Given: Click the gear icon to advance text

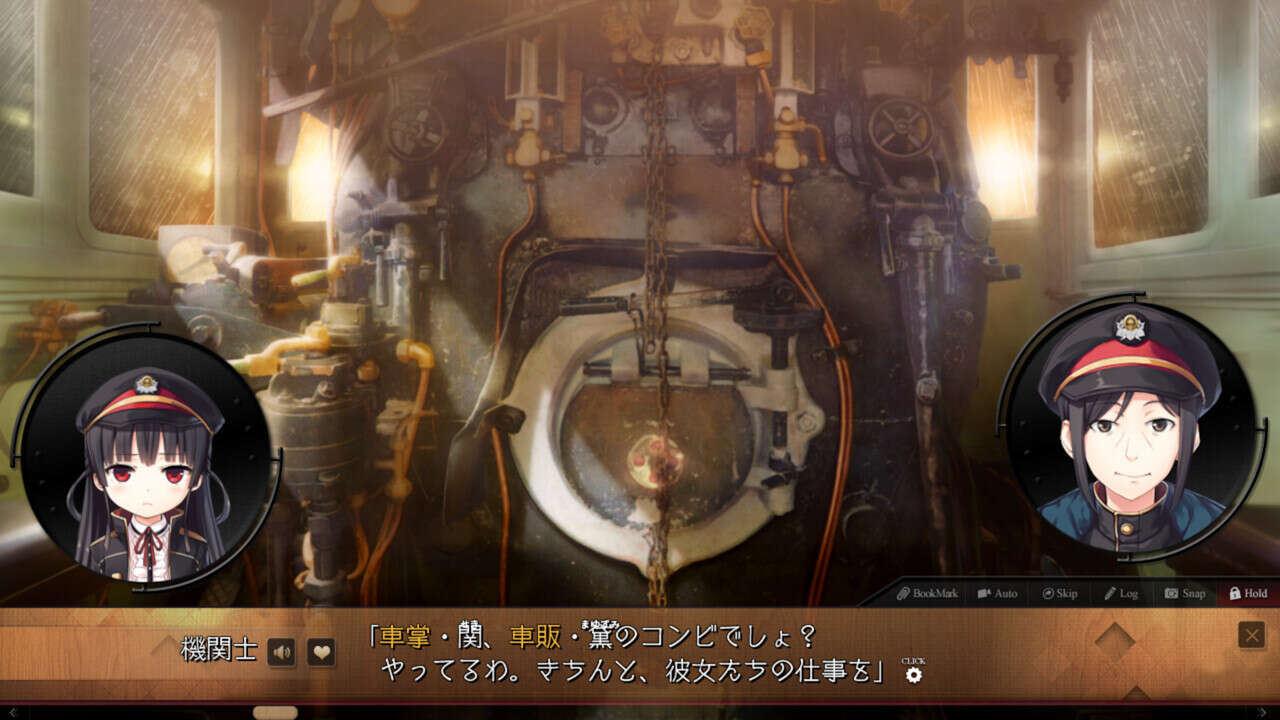Looking at the screenshot, I should [x=913, y=674].
